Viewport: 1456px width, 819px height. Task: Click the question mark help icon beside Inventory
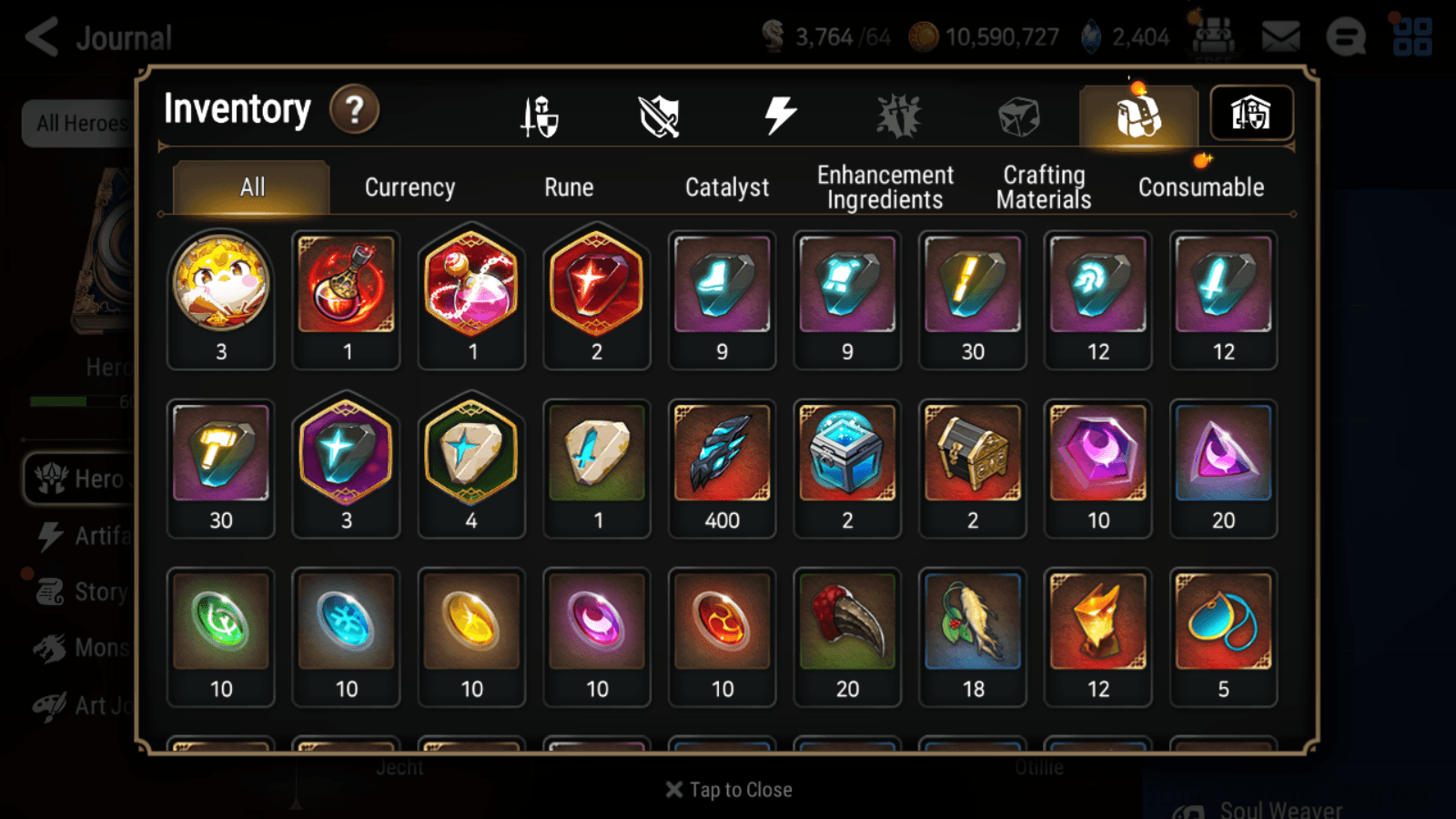click(x=354, y=109)
